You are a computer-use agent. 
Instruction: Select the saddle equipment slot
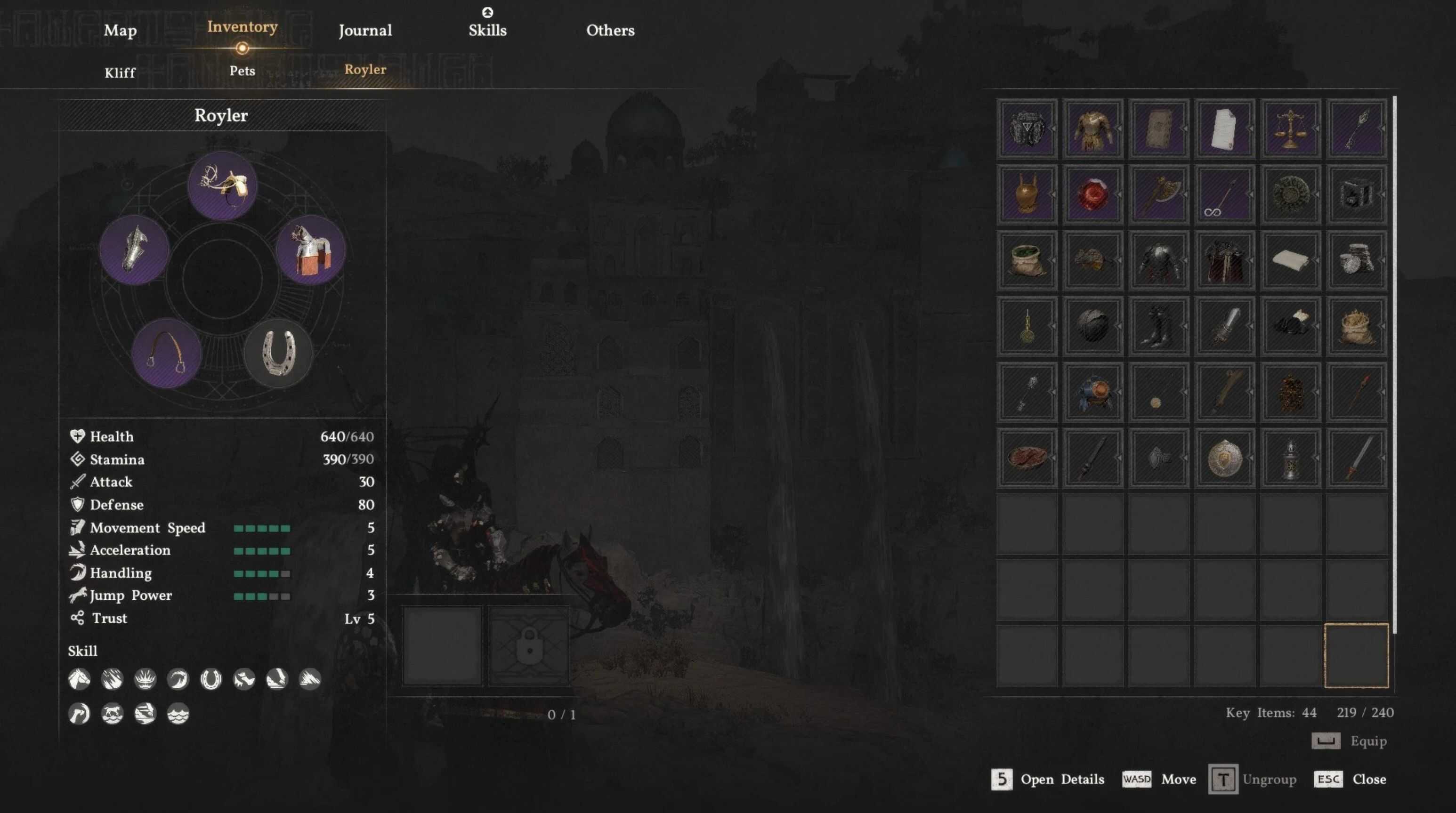pyautogui.click(x=222, y=185)
